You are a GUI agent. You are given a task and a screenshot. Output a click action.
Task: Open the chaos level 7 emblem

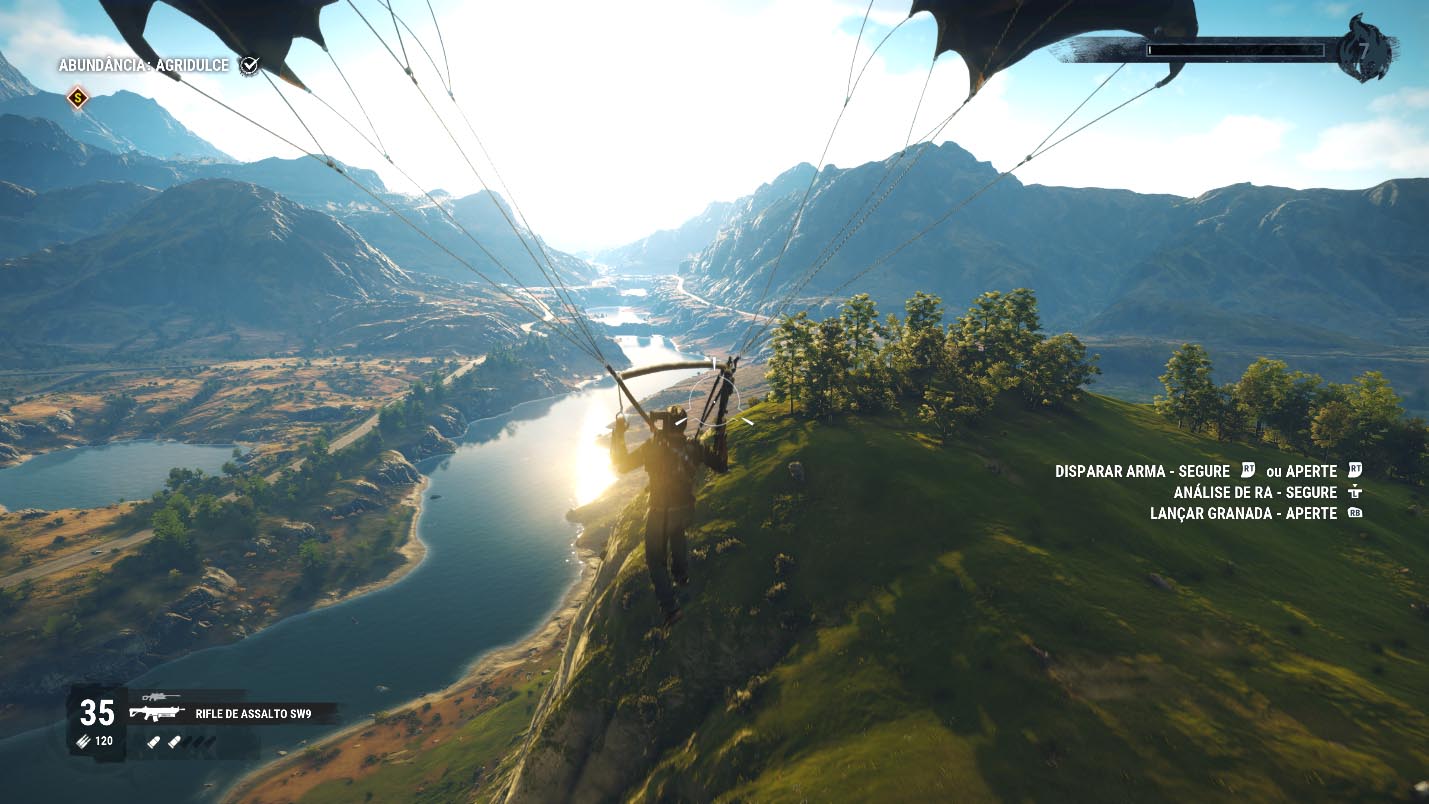(1368, 48)
